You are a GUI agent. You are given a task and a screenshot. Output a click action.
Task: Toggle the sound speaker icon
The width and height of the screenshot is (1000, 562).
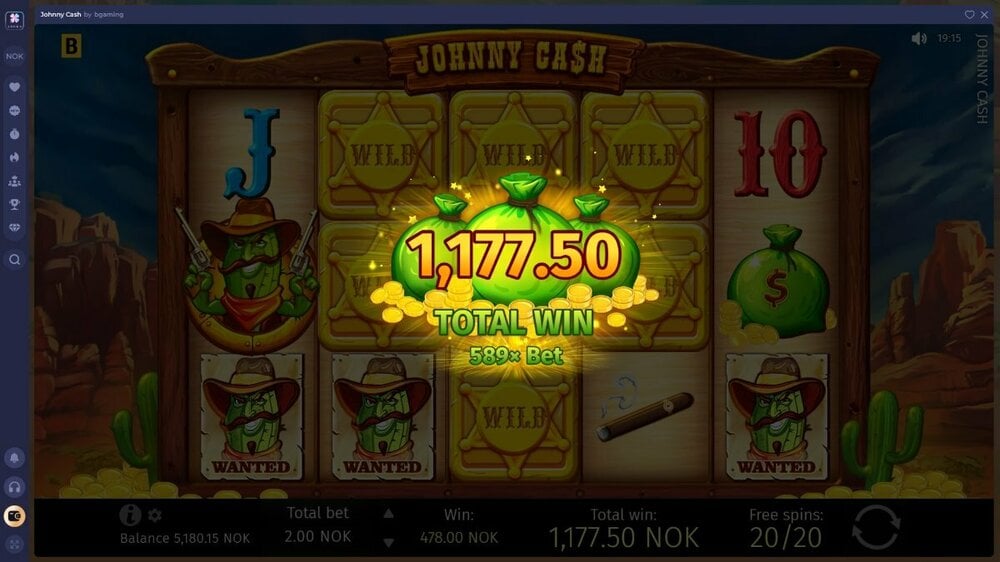click(x=919, y=38)
